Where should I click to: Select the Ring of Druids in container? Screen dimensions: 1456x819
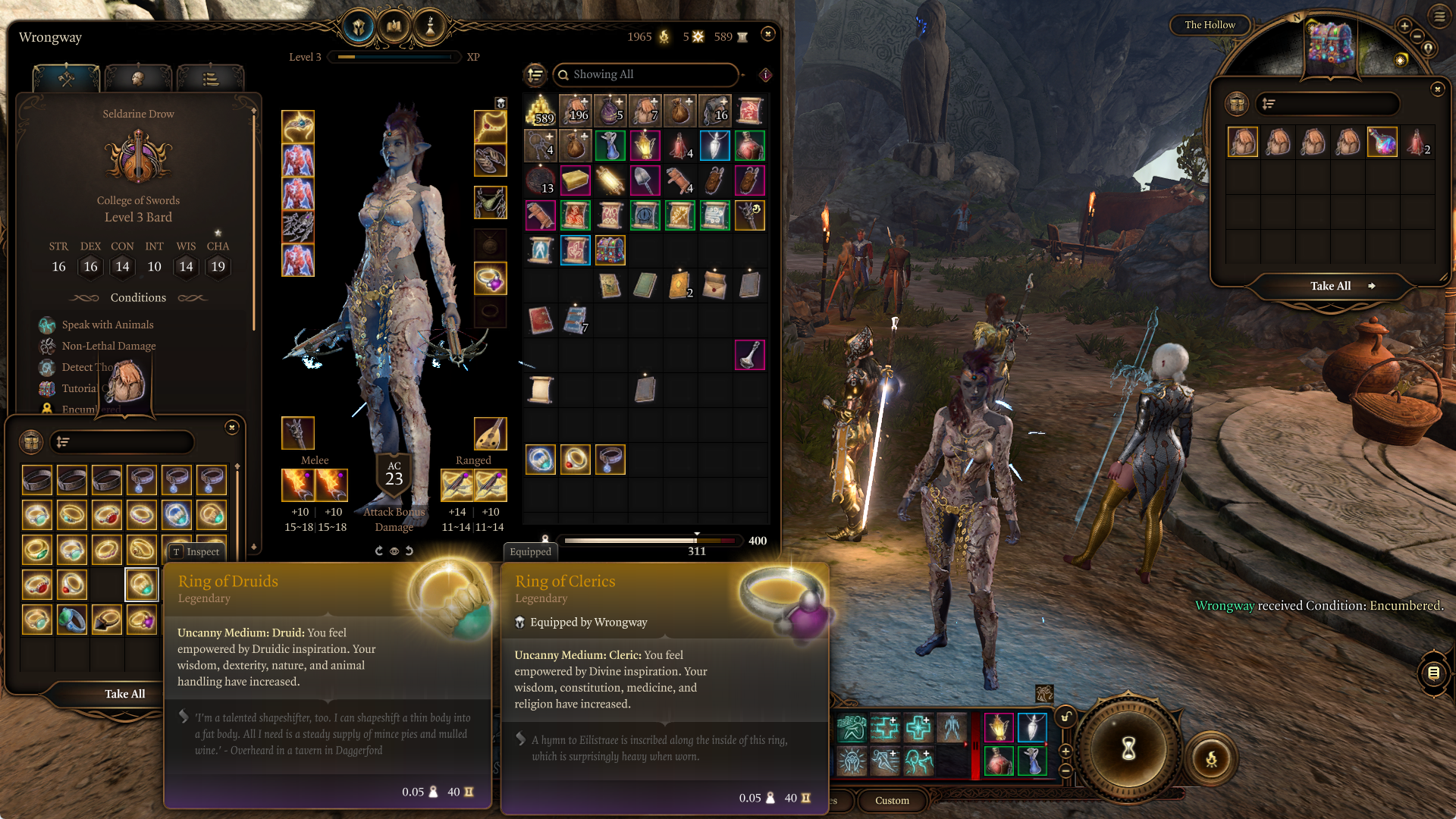pos(141,585)
